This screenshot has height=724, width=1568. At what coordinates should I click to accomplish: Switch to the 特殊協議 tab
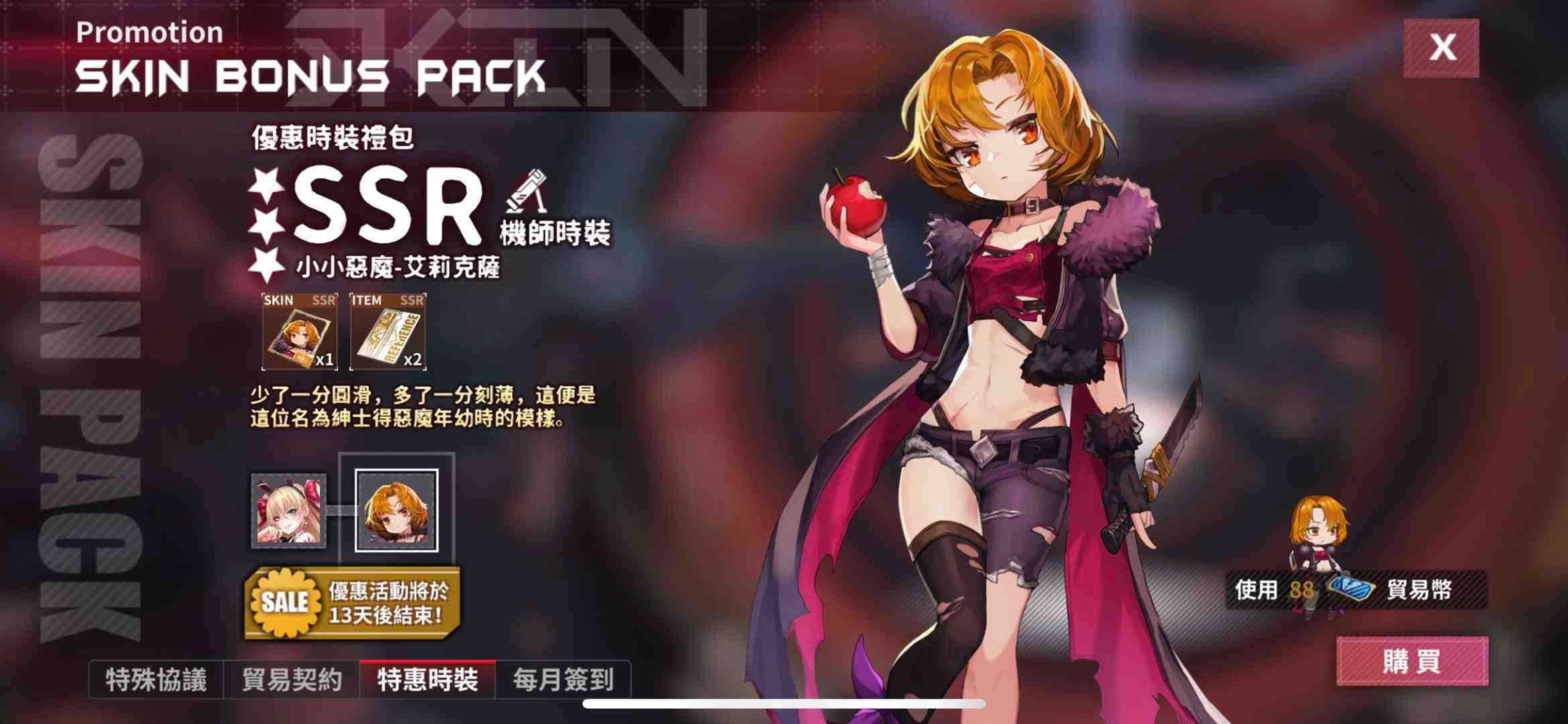[159, 678]
